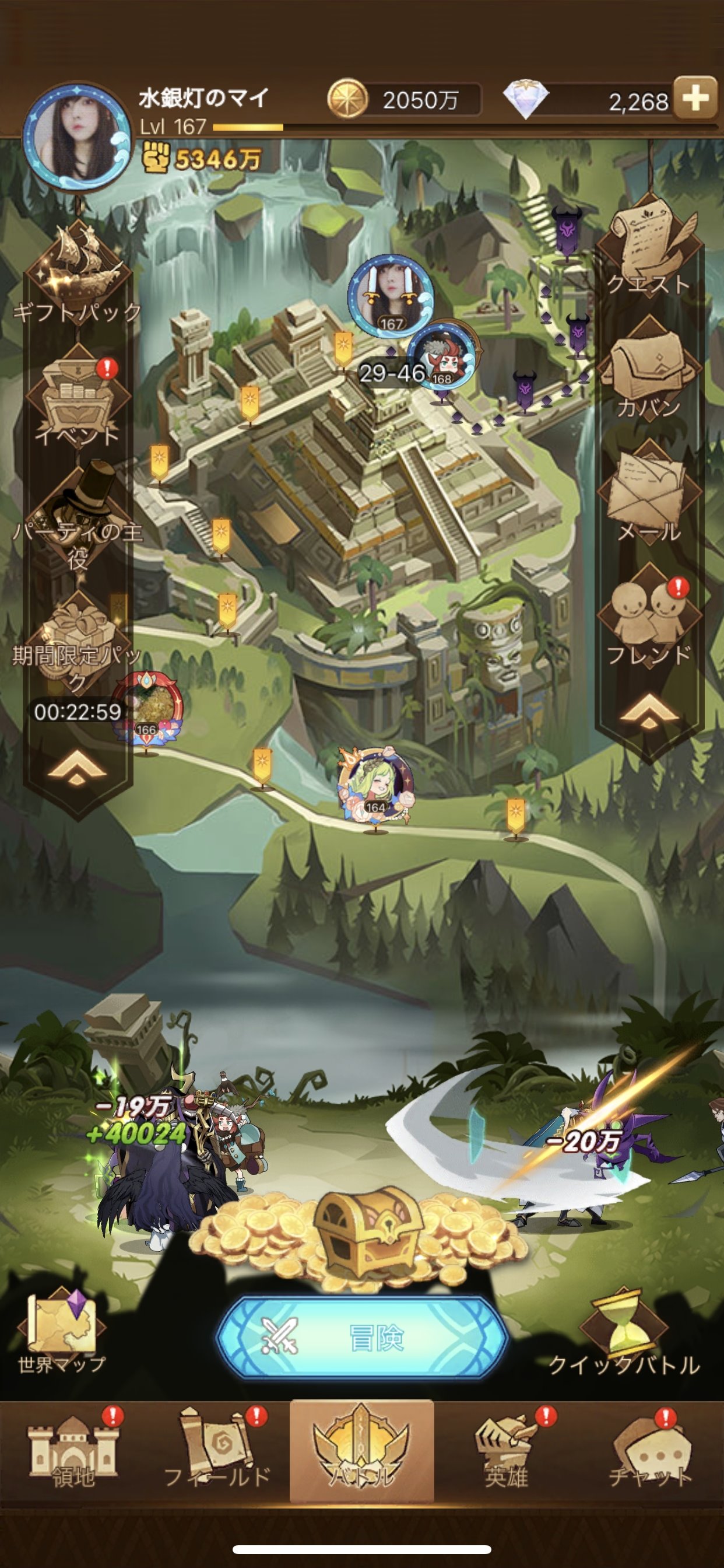Open the 期間限定パック gift box
This screenshot has width=724, height=1568.
tap(77, 640)
